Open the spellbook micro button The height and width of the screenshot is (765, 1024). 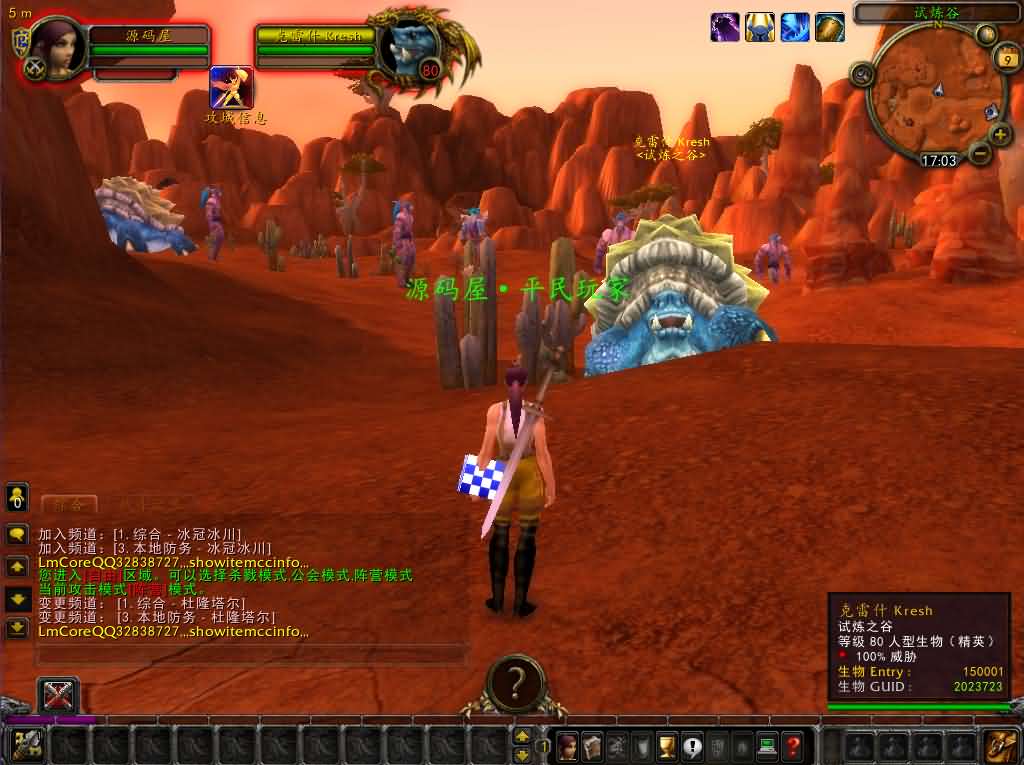pyautogui.click(x=592, y=745)
